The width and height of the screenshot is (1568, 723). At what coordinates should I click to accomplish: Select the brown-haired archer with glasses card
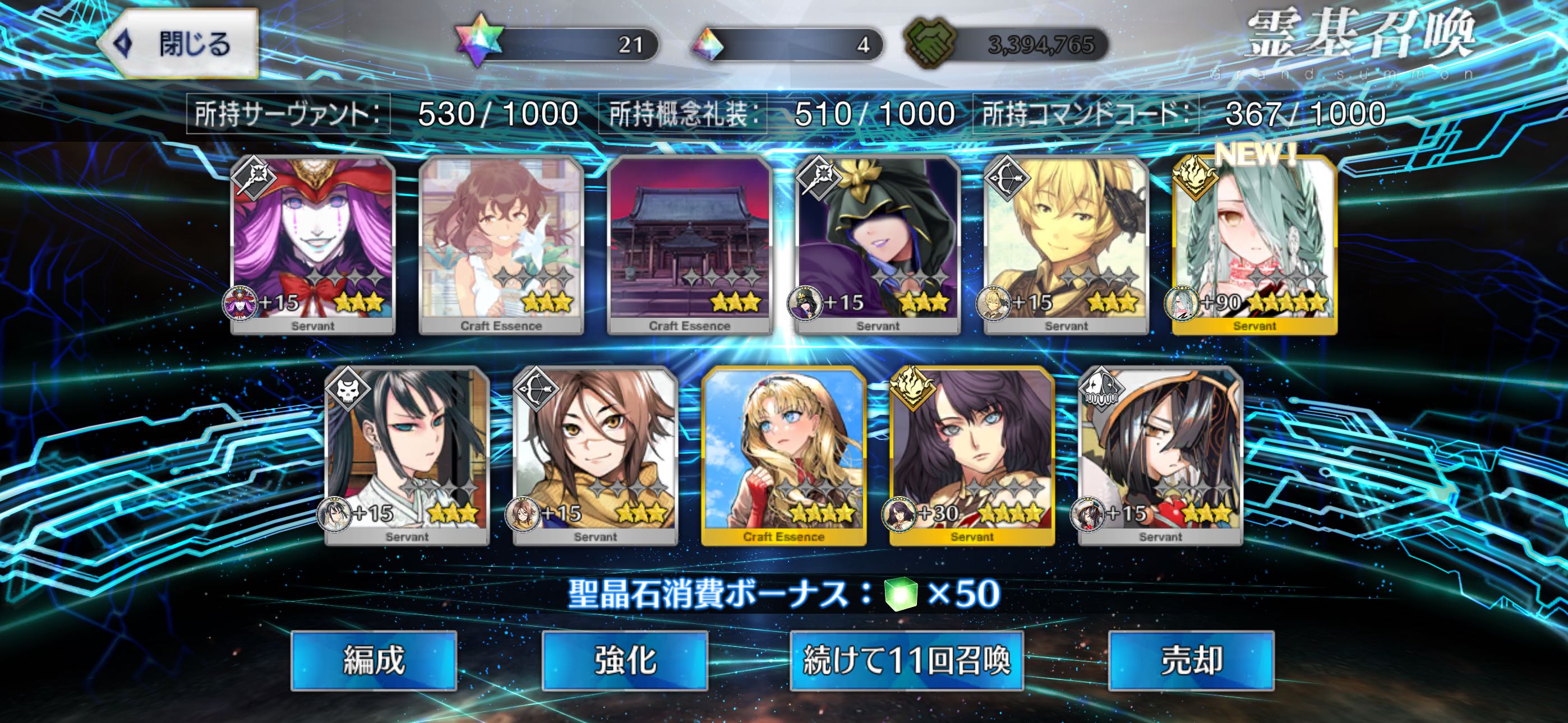pos(596,456)
